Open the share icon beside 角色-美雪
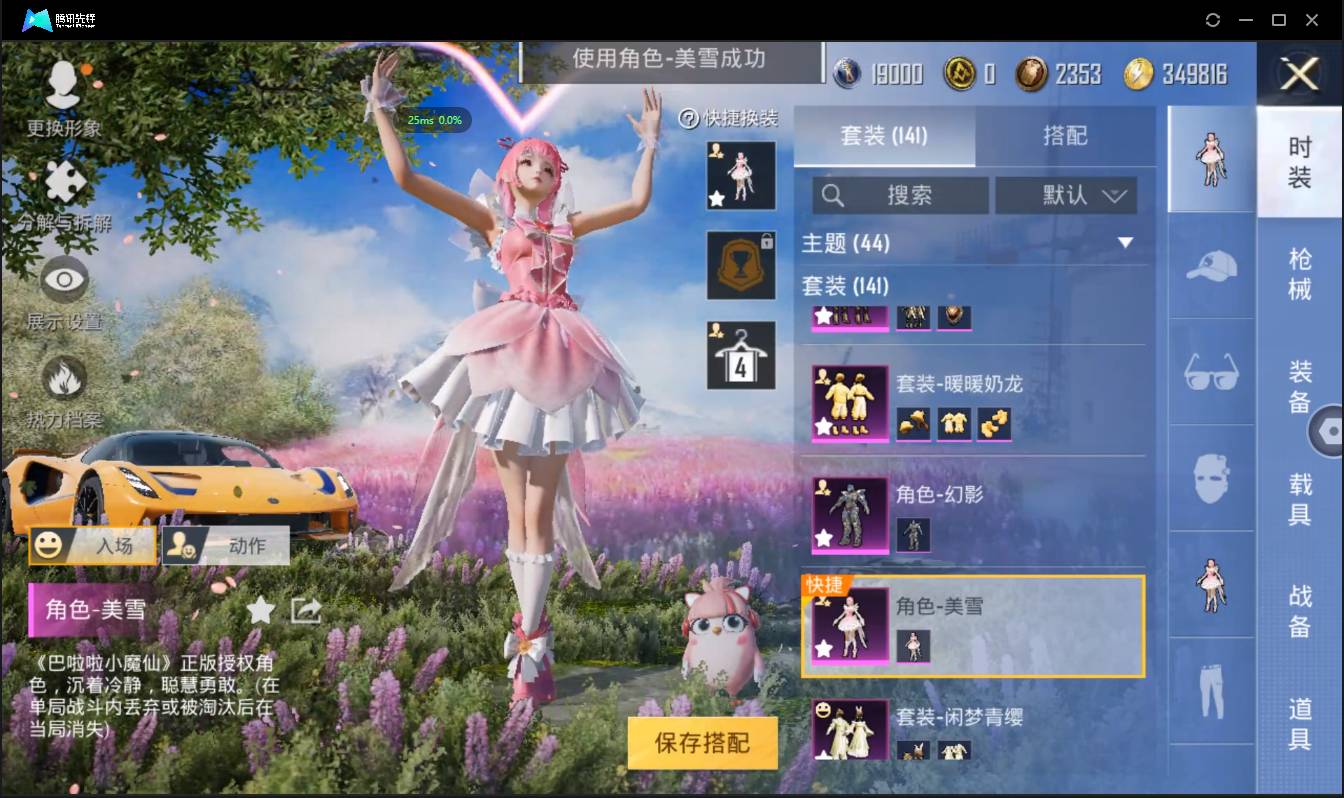Viewport: 1344px width, 798px height. [304, 610]
